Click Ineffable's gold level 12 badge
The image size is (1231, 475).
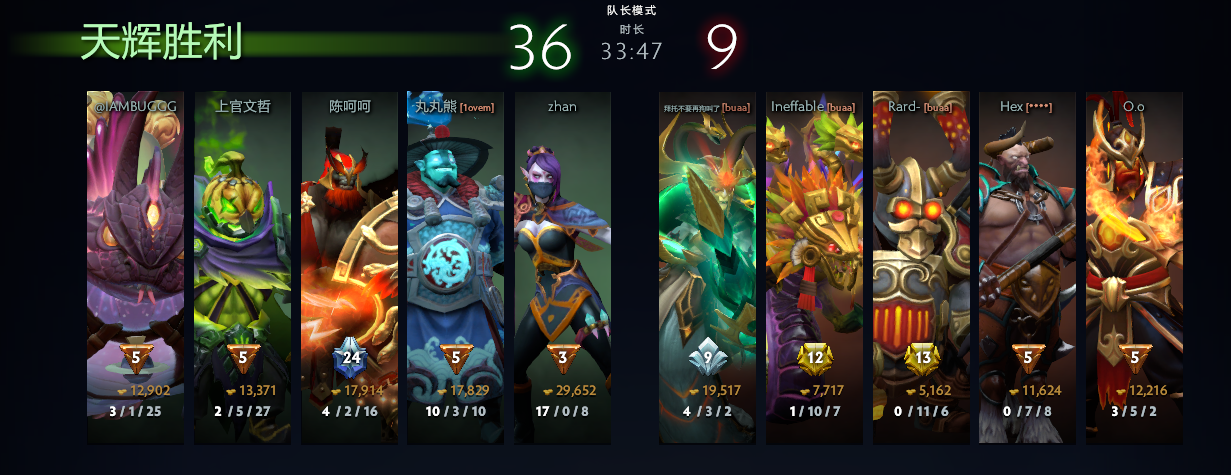[x=814, y=358]
